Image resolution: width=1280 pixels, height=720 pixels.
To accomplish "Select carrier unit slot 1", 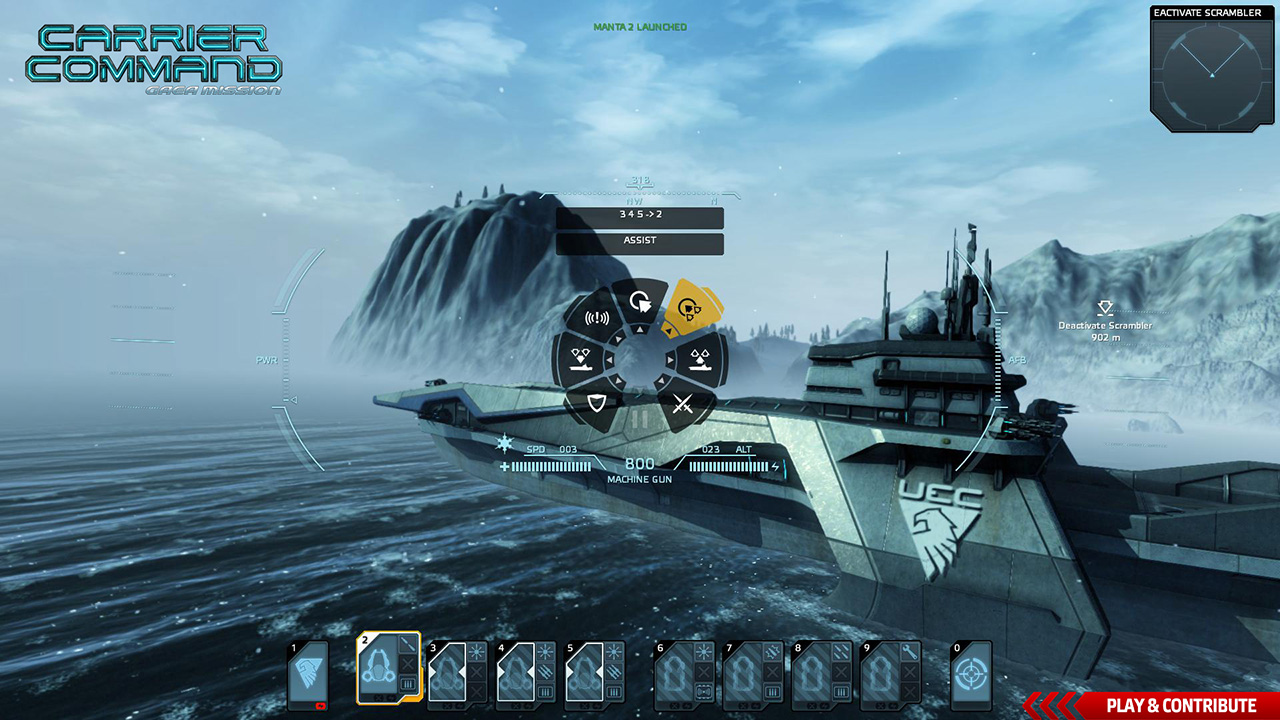I will [308, 675].
